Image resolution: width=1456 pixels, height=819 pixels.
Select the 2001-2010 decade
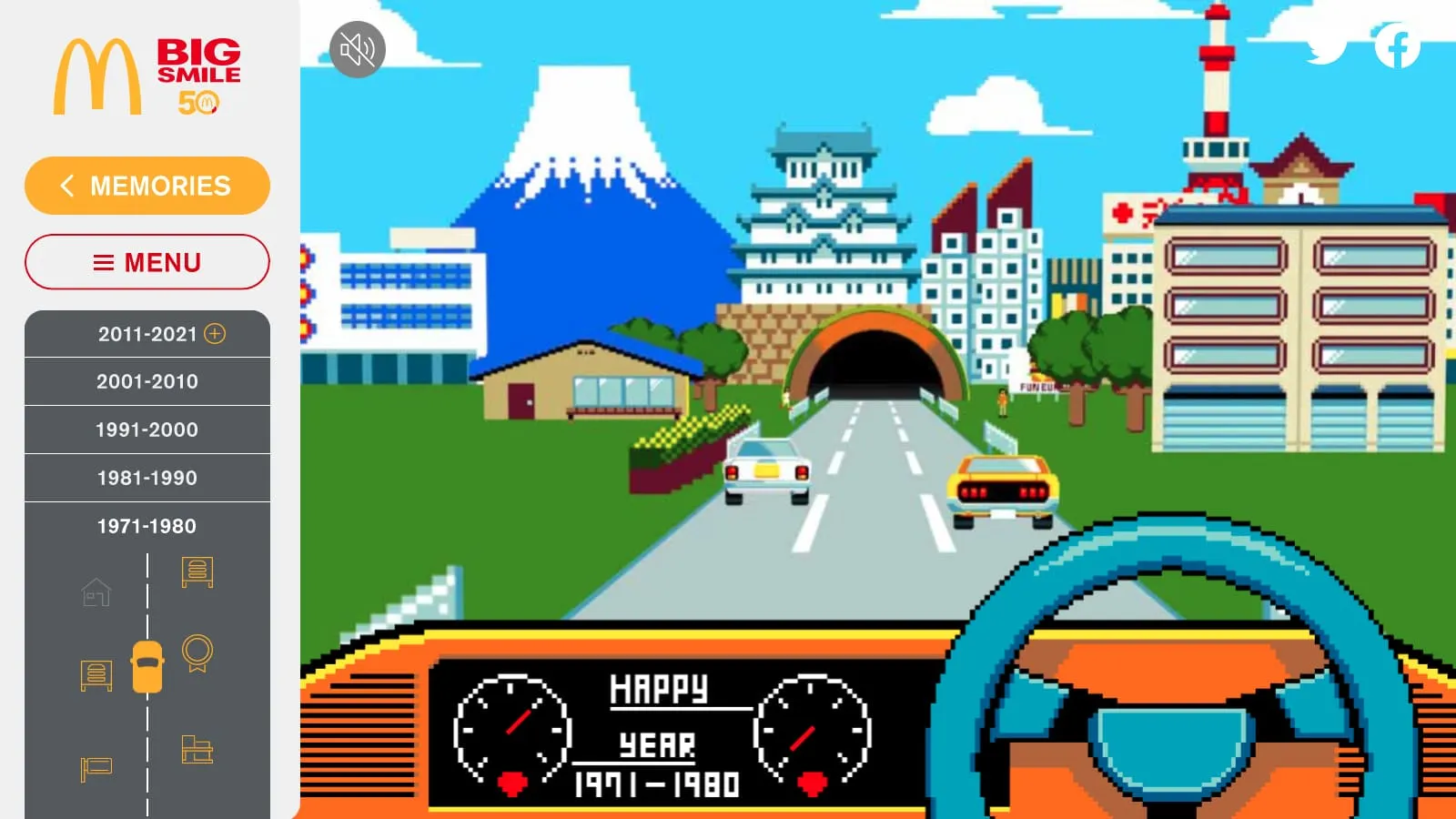click(147, 381)
